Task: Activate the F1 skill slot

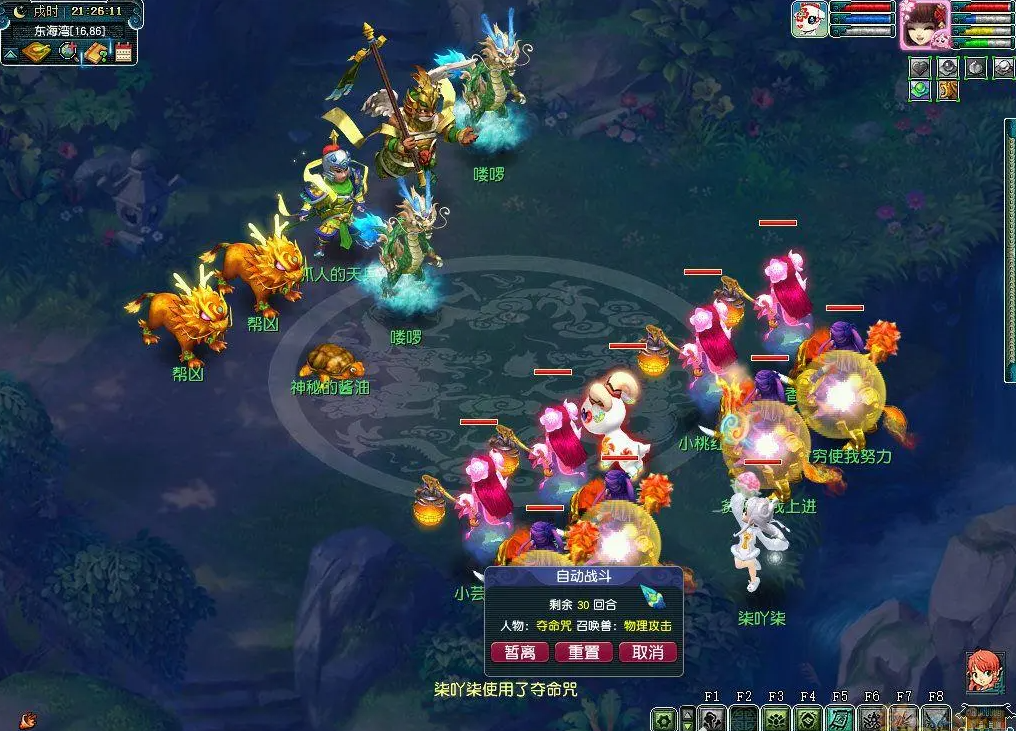Action: point(712,718)
